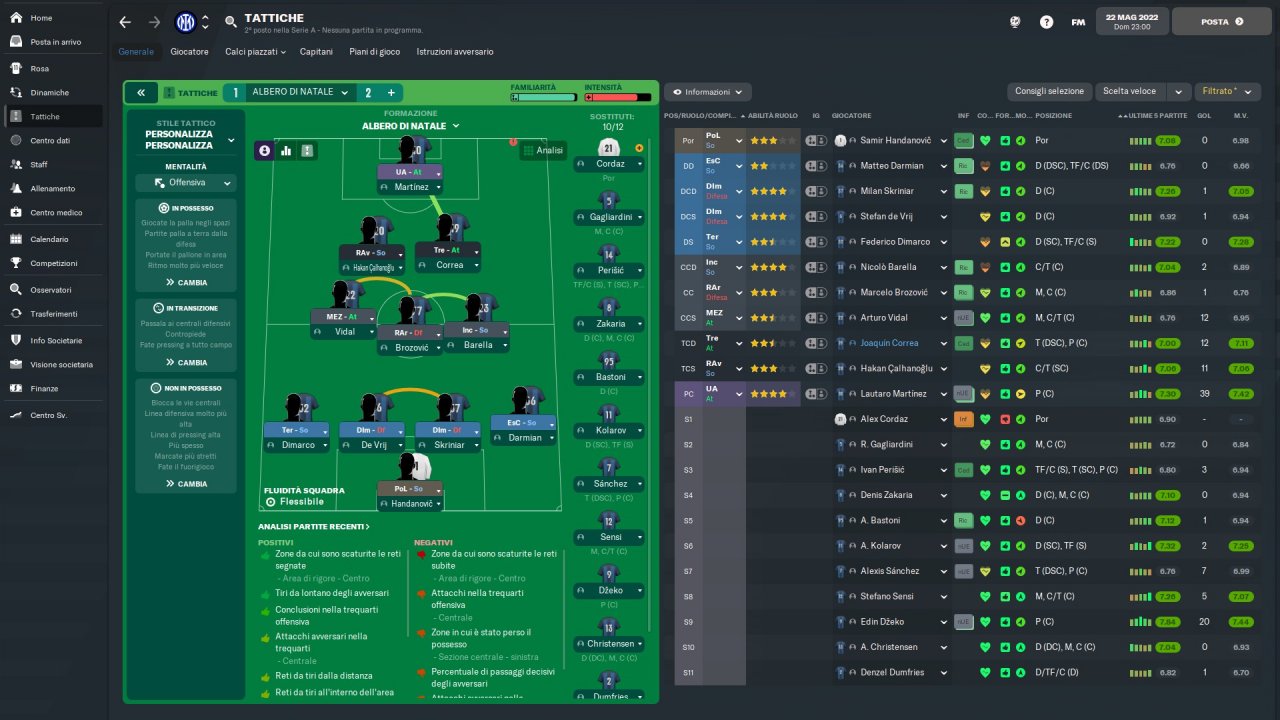Open the Informazioni view dropdown
The height and width of the screenshot is (720, 1280).
707,92
